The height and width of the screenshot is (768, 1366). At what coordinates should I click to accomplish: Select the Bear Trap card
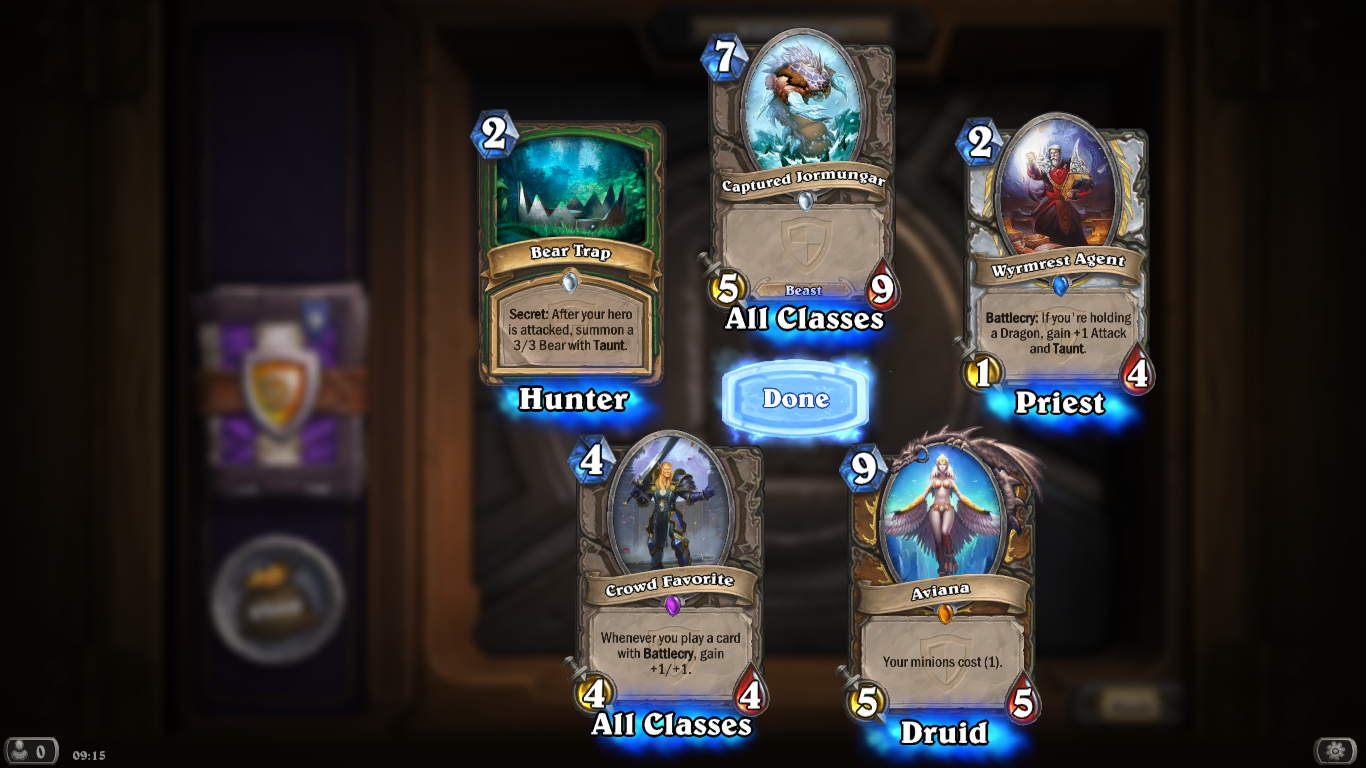(x=571, y=248)
